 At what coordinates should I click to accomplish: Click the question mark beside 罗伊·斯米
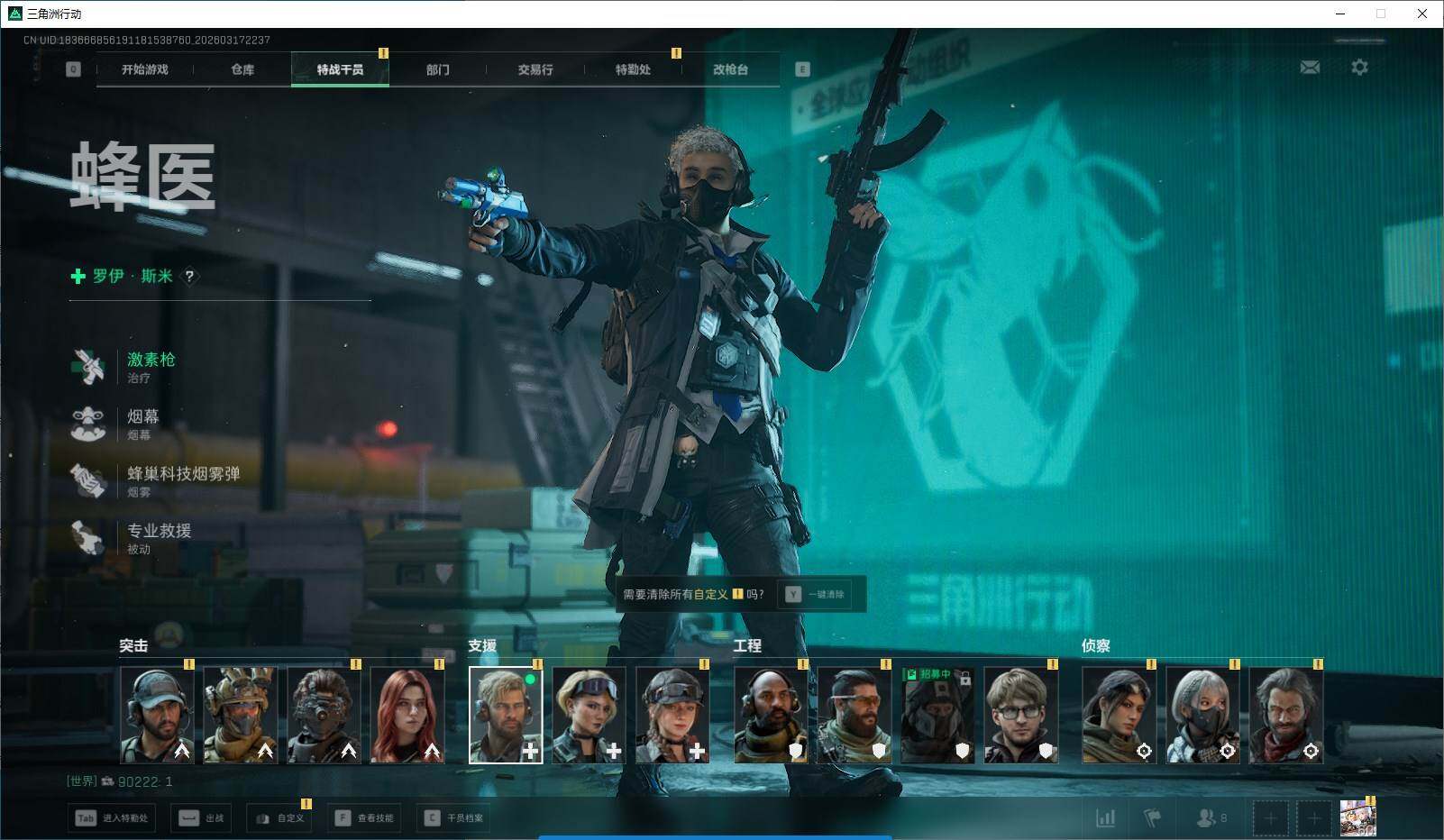[189, 277]
